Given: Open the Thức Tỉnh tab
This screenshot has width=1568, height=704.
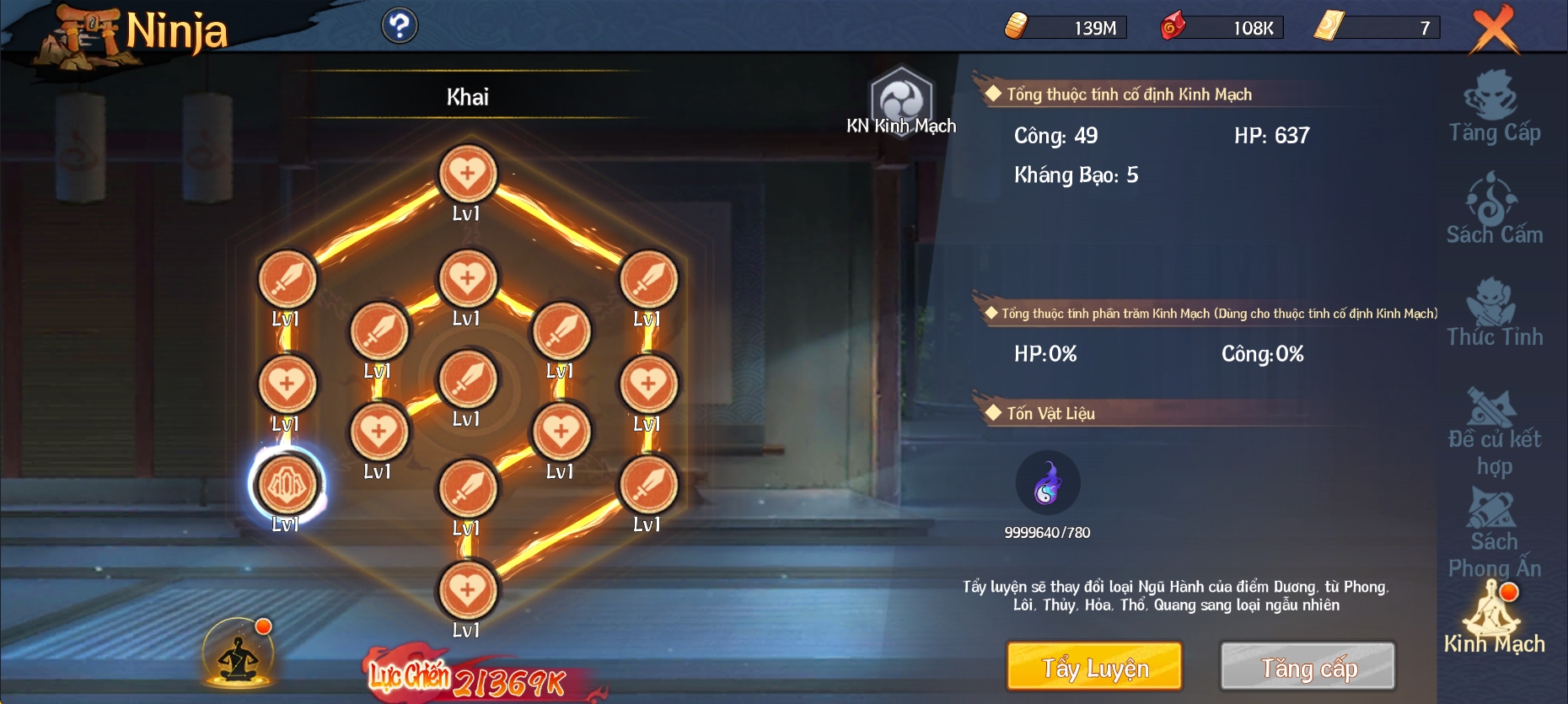Looking at the screenshot, I should [x=1495, y=313].
